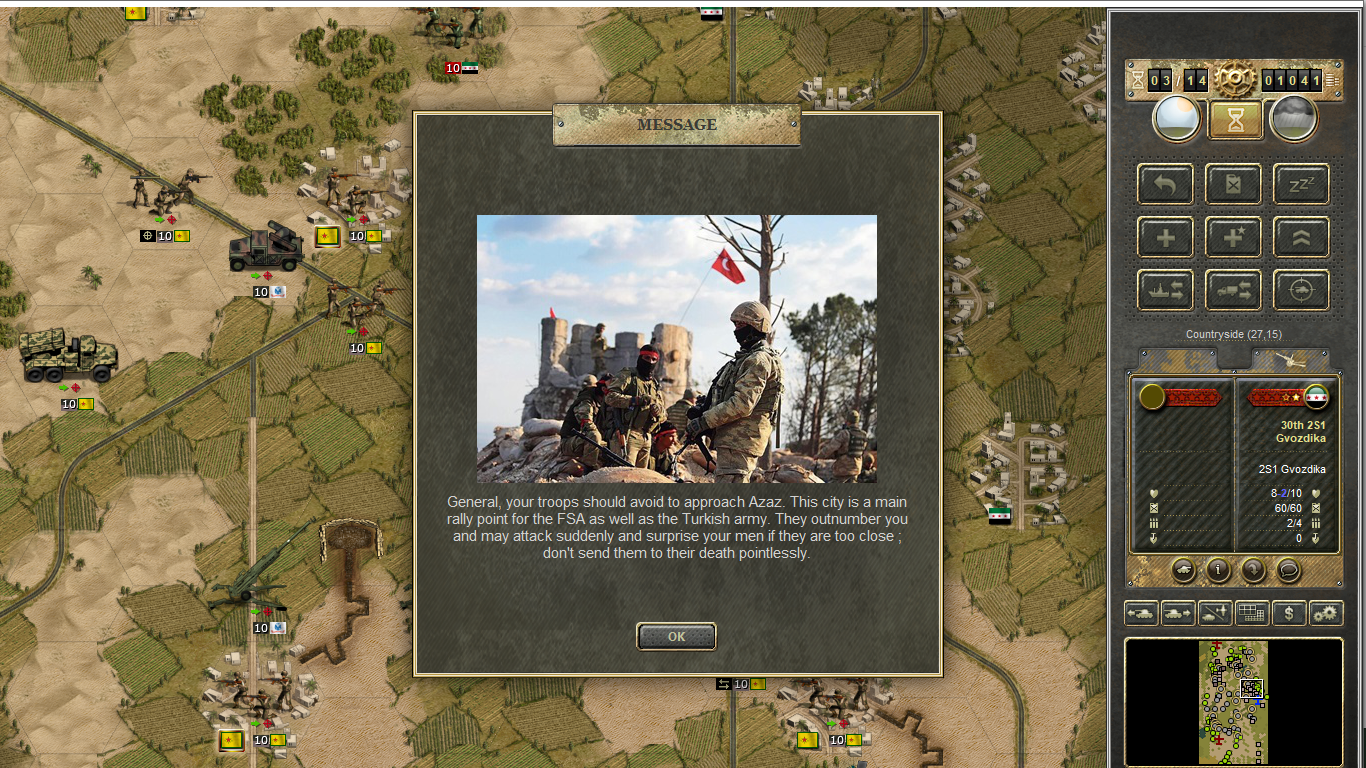Viewport: 1366px width, 768px height.
Task: Click the speech bubble button
Action: (1289, 570)
